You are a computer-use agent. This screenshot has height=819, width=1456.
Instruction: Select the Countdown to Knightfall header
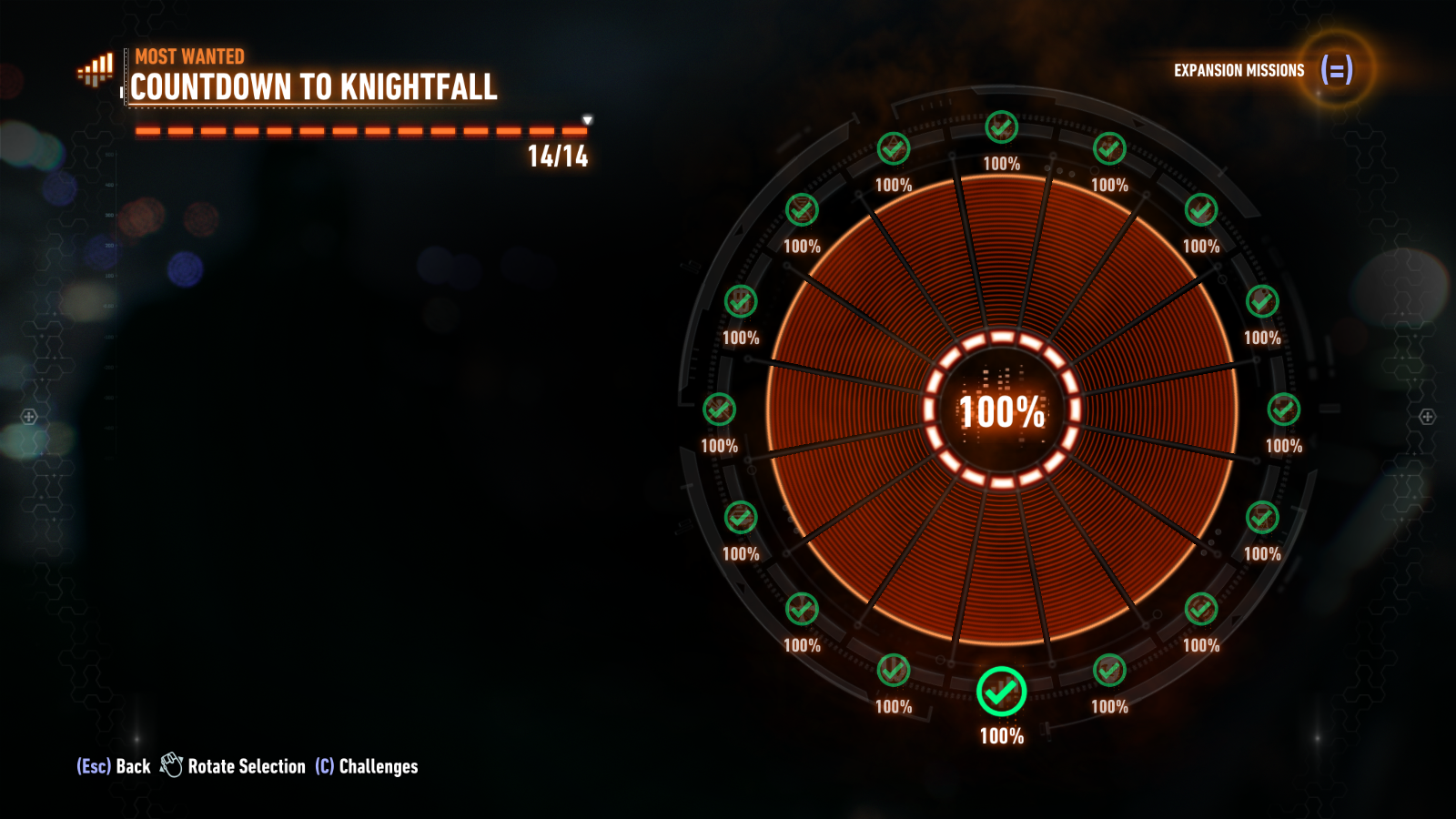[314, 90]
